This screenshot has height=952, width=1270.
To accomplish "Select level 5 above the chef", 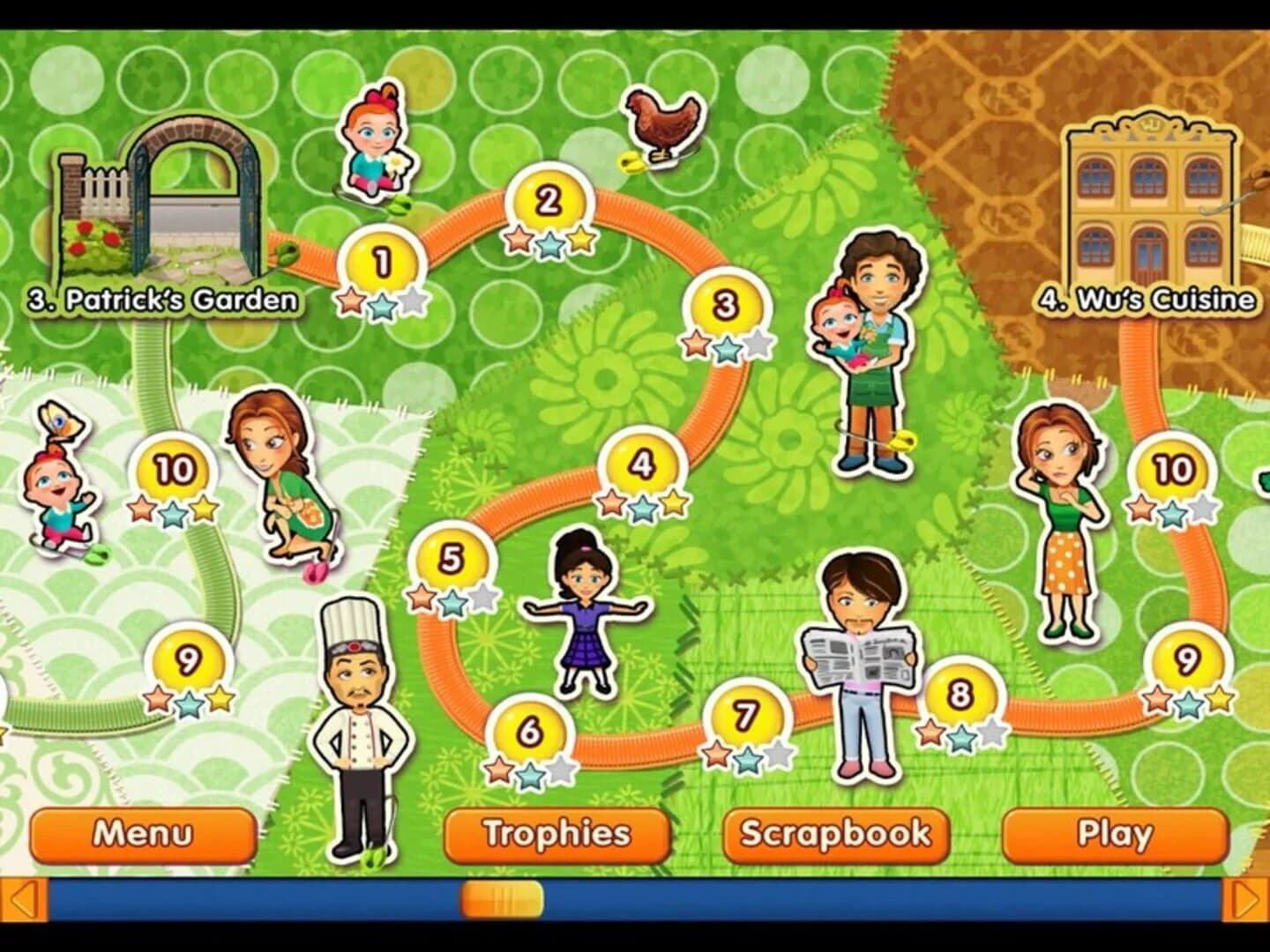I will [450, 555].
